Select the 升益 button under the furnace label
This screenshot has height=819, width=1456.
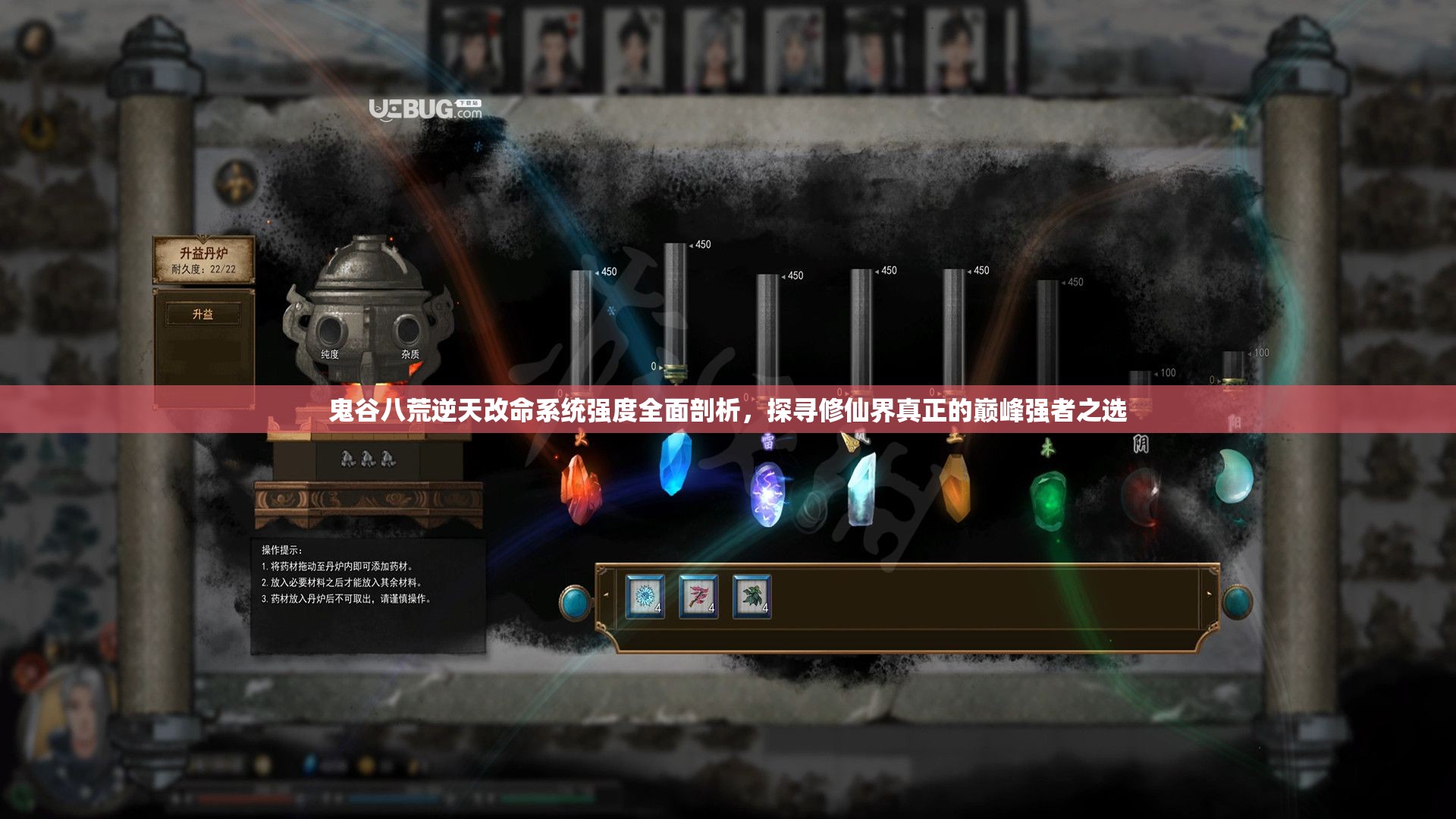(203, 314)
